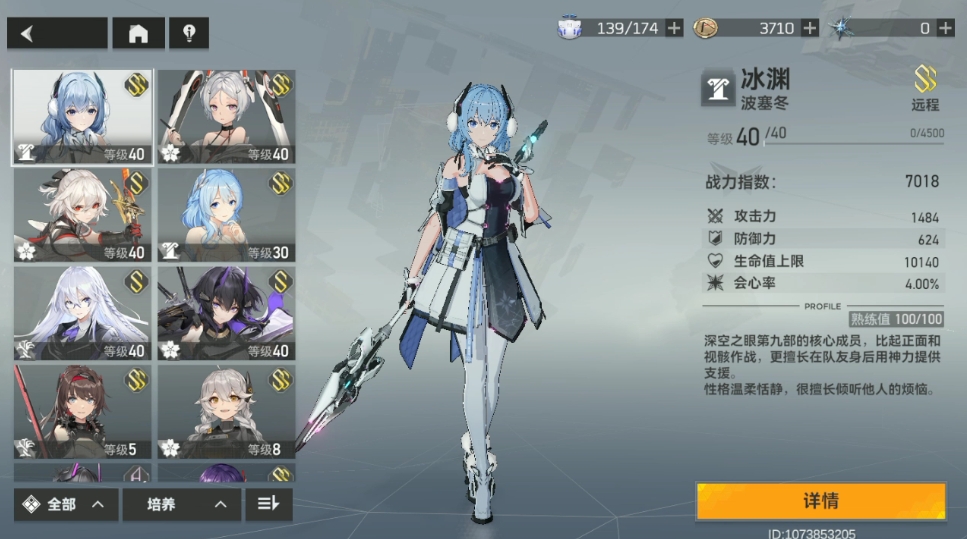967x539 pixels.
Task: Open the lightbulb hint button
Action: point(189,33)
